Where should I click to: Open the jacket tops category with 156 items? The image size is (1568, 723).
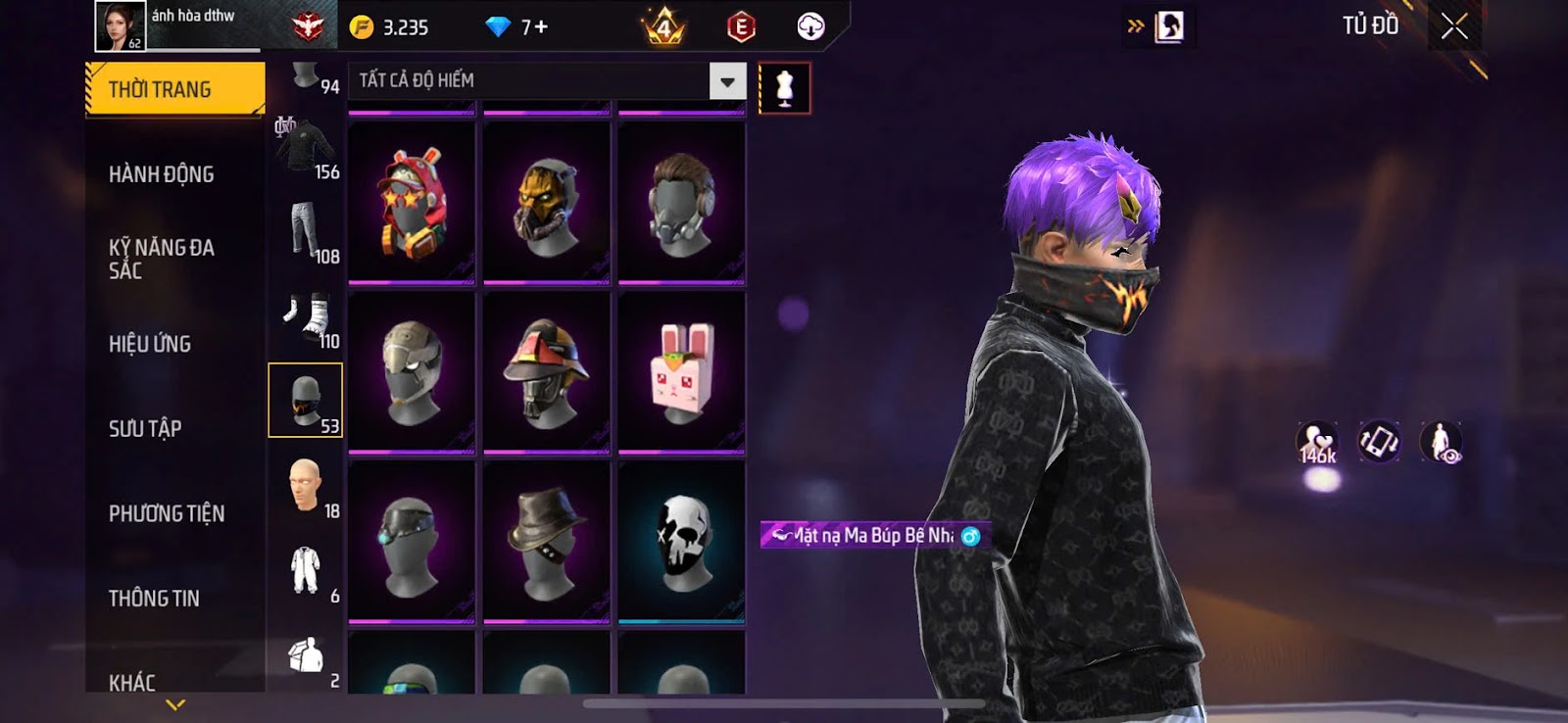[307, 151]
